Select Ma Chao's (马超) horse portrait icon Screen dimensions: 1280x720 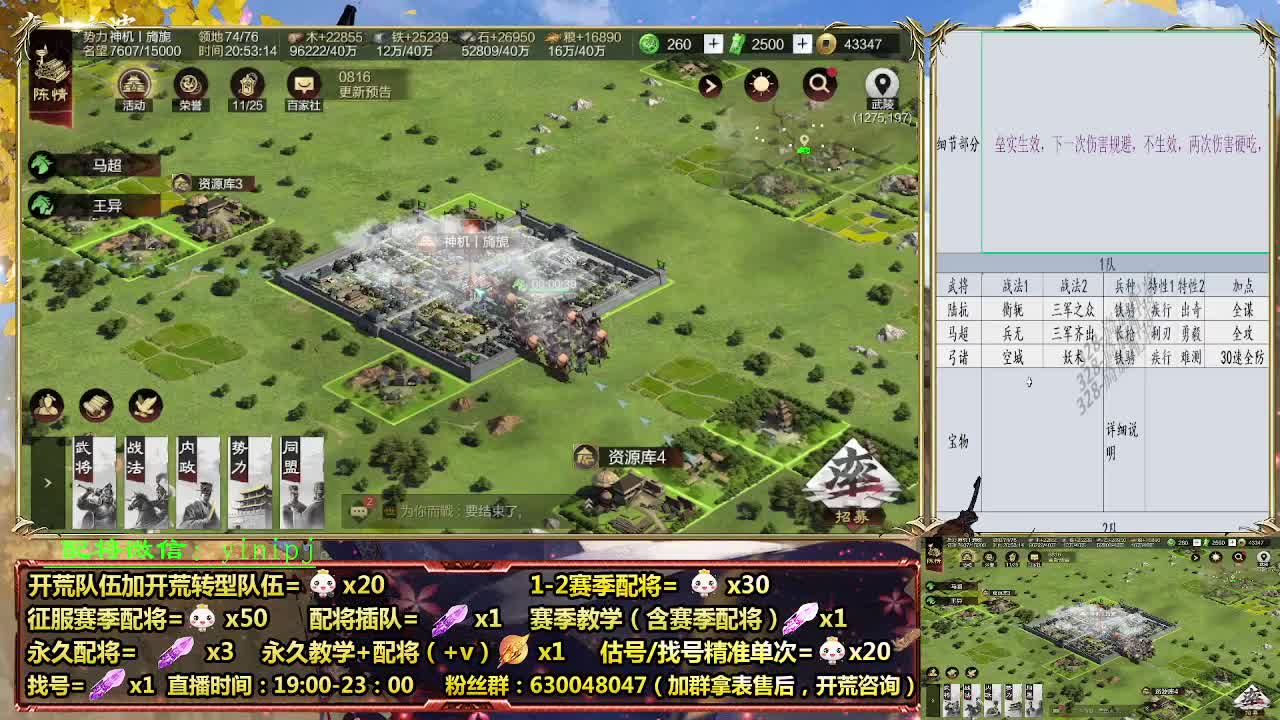pyautogui.click(x=40, y=164)
